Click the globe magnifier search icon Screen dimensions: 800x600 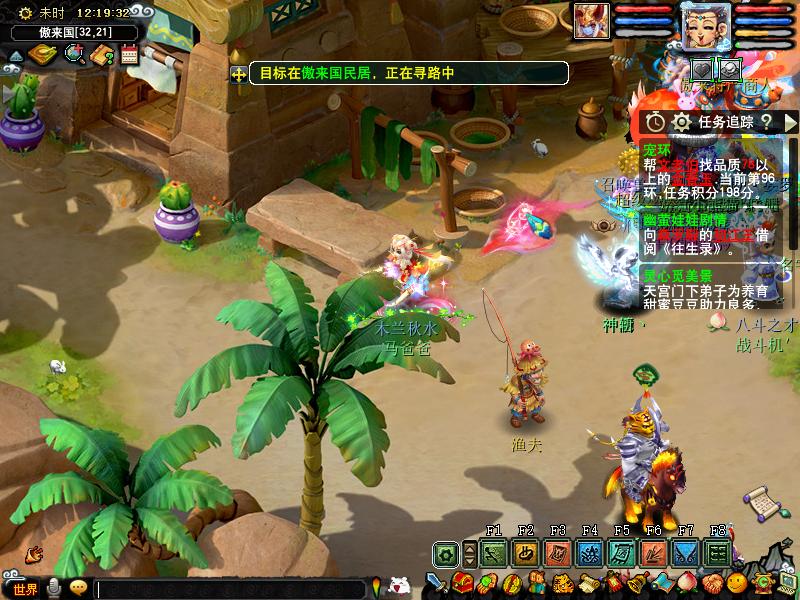75,54
